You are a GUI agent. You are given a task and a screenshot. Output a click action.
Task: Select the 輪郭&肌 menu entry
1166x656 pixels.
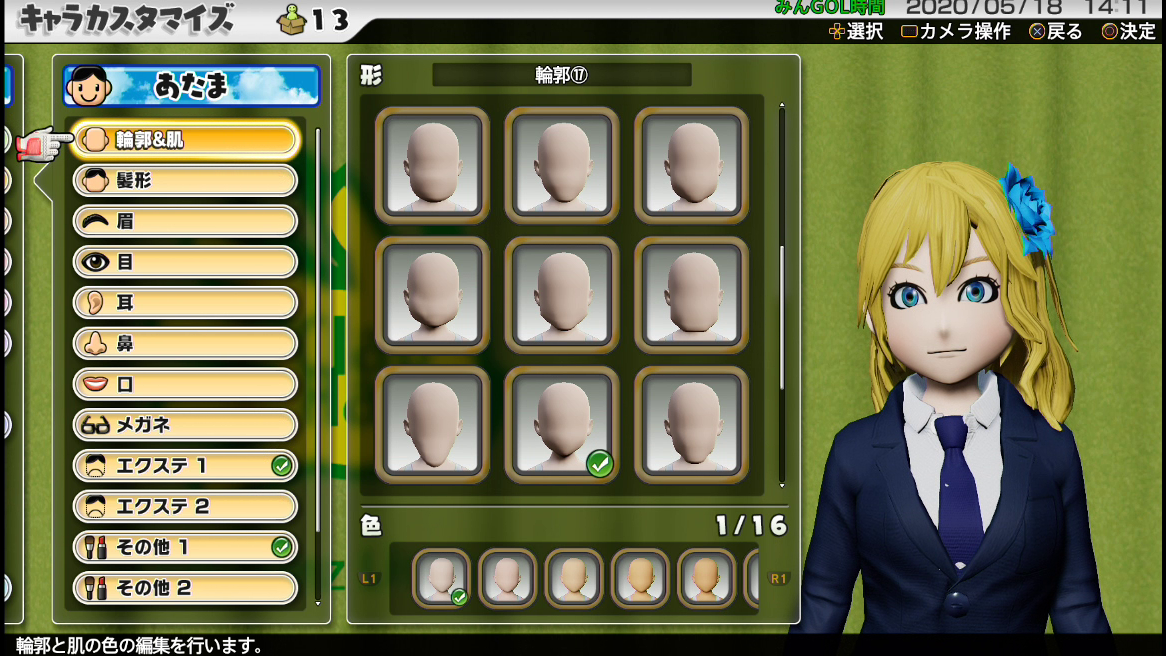point(186,140)
